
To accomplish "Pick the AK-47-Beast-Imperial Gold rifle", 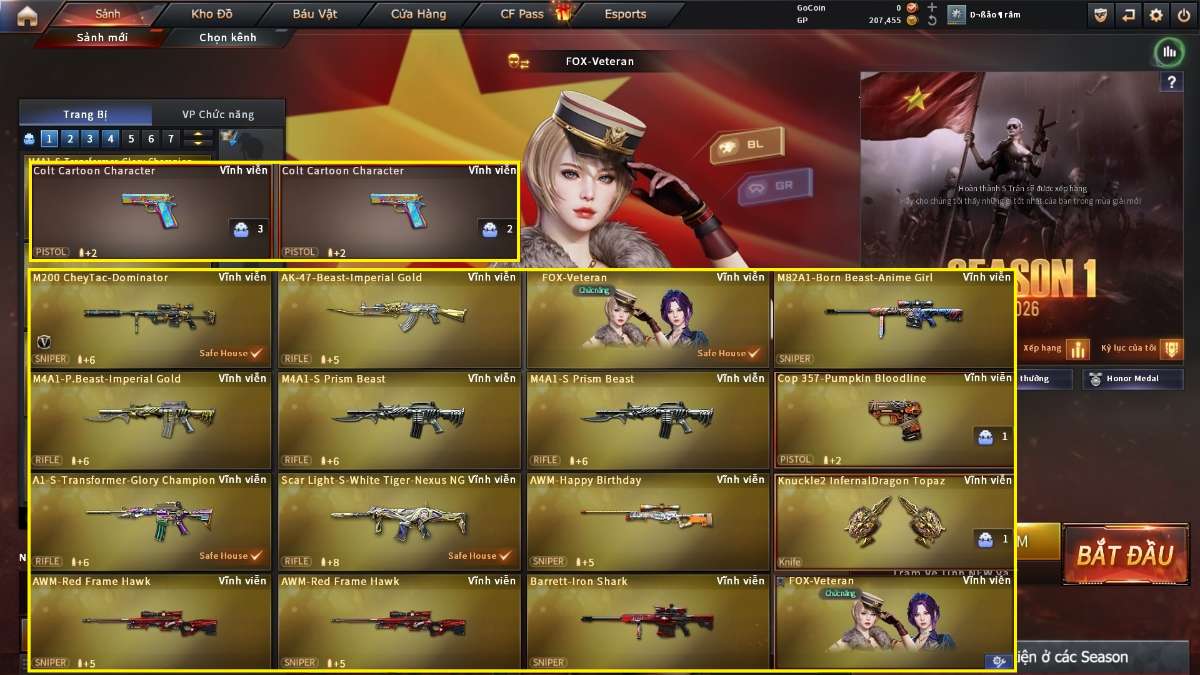I will (x=399, y=318).
